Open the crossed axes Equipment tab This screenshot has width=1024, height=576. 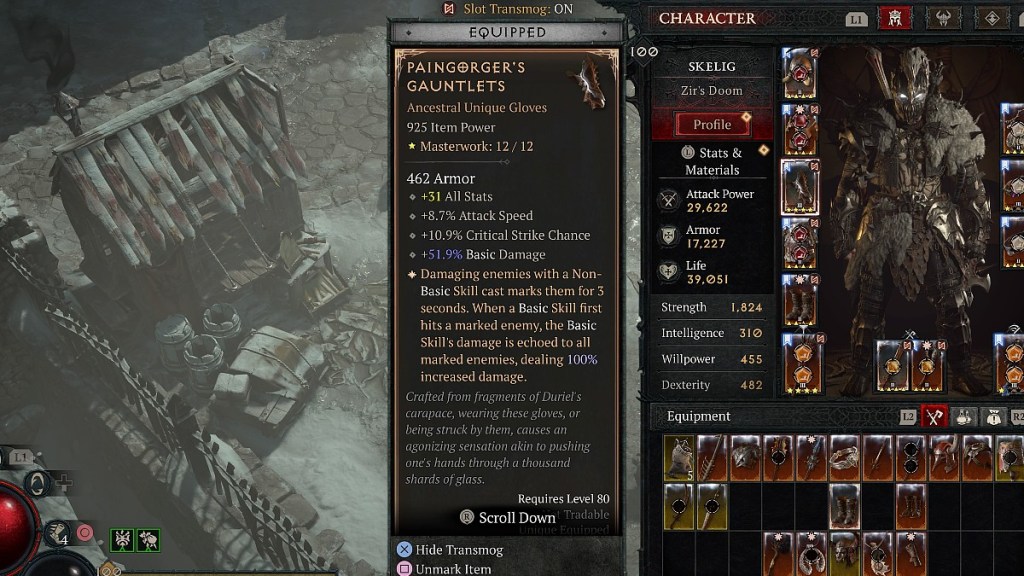click(933, 416)
